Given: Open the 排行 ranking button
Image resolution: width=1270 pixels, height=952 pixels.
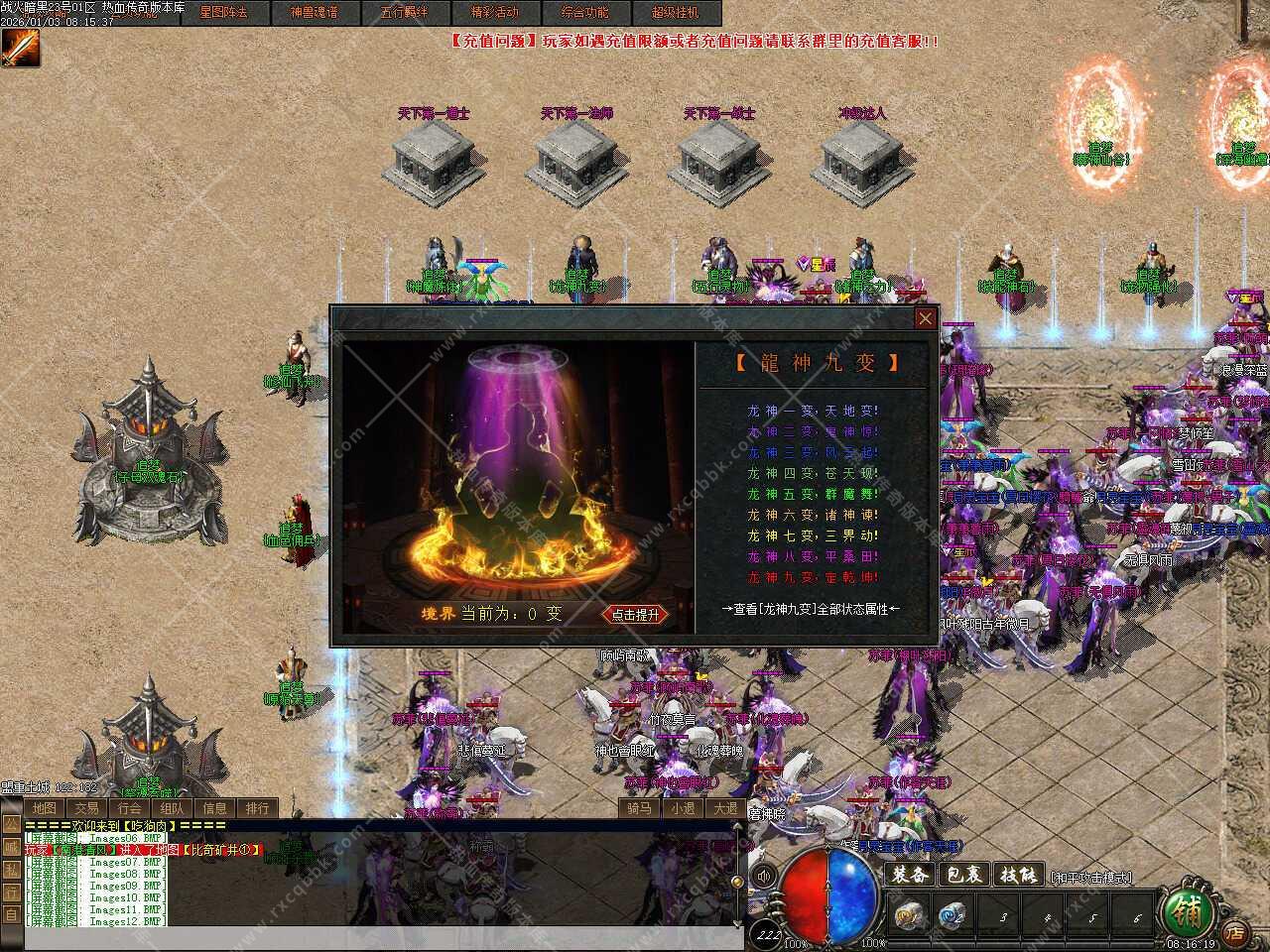Looking at the screenshot, I should click(x=257, y=808).
